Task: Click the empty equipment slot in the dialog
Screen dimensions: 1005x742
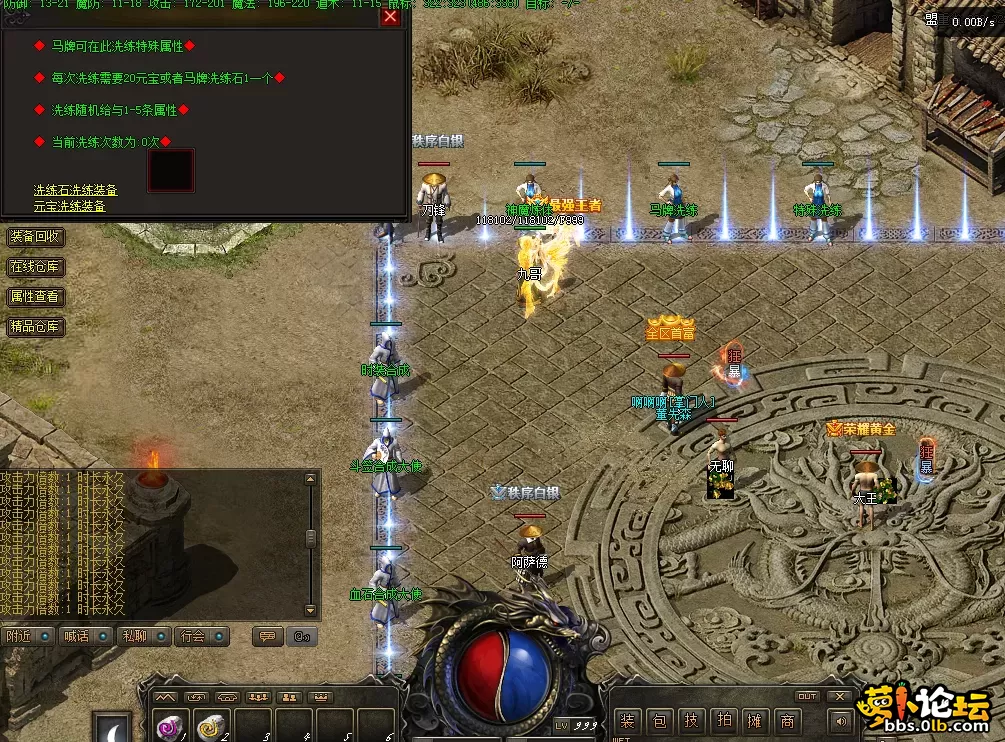Action: 171,171
